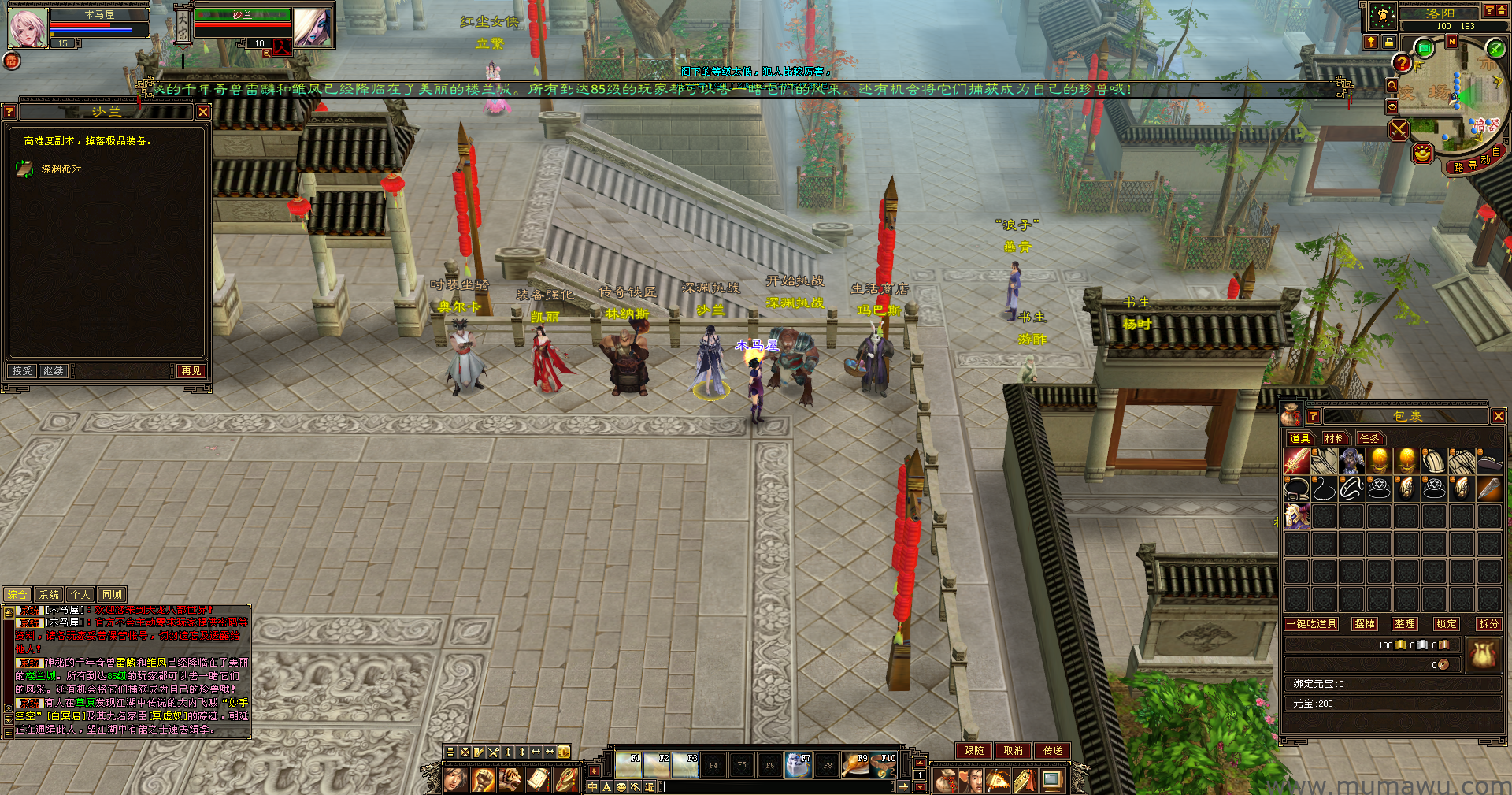
Task: Click the chat text input box
Action: [780, 786]
